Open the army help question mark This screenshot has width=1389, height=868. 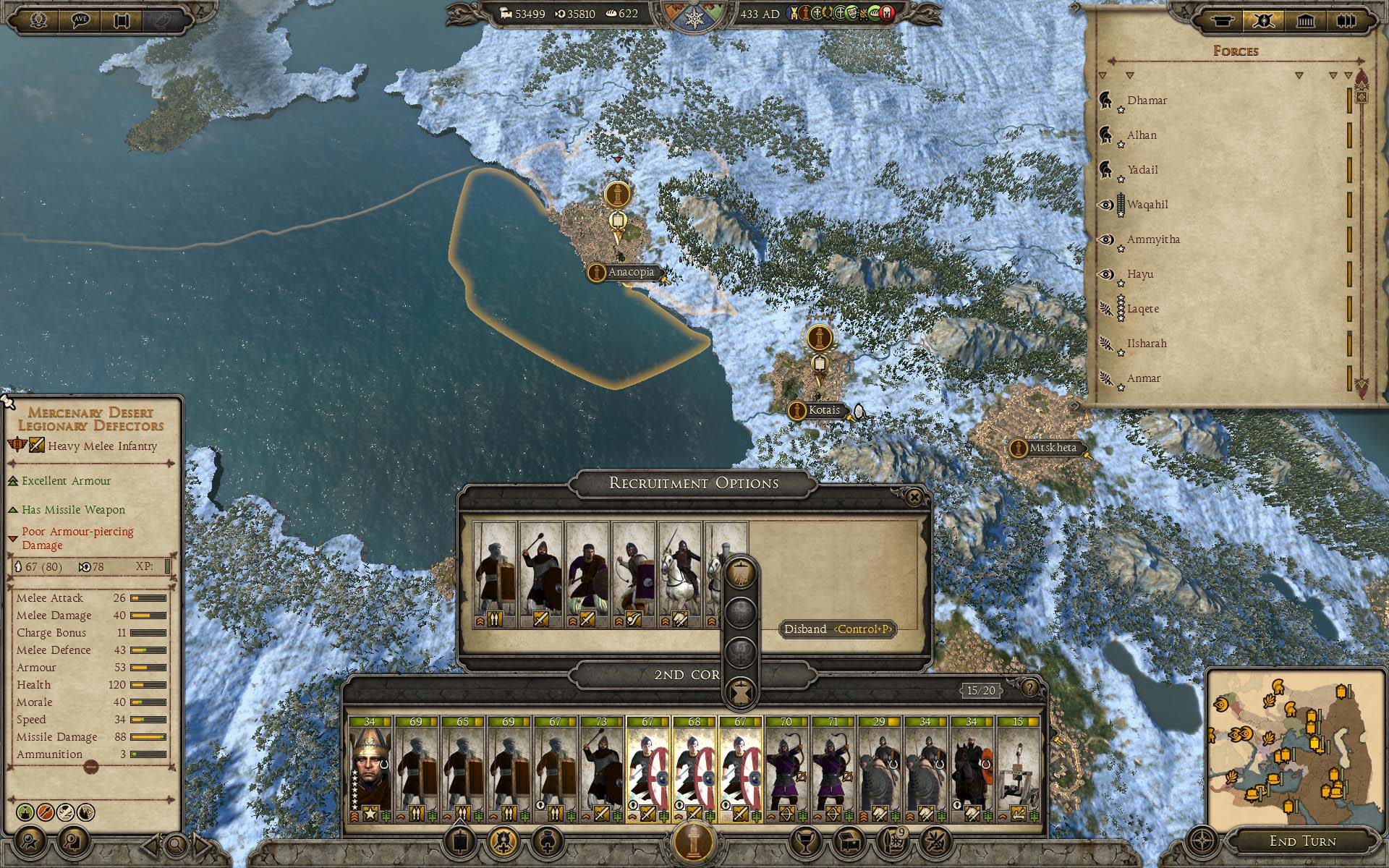[x=1029, y=688]
